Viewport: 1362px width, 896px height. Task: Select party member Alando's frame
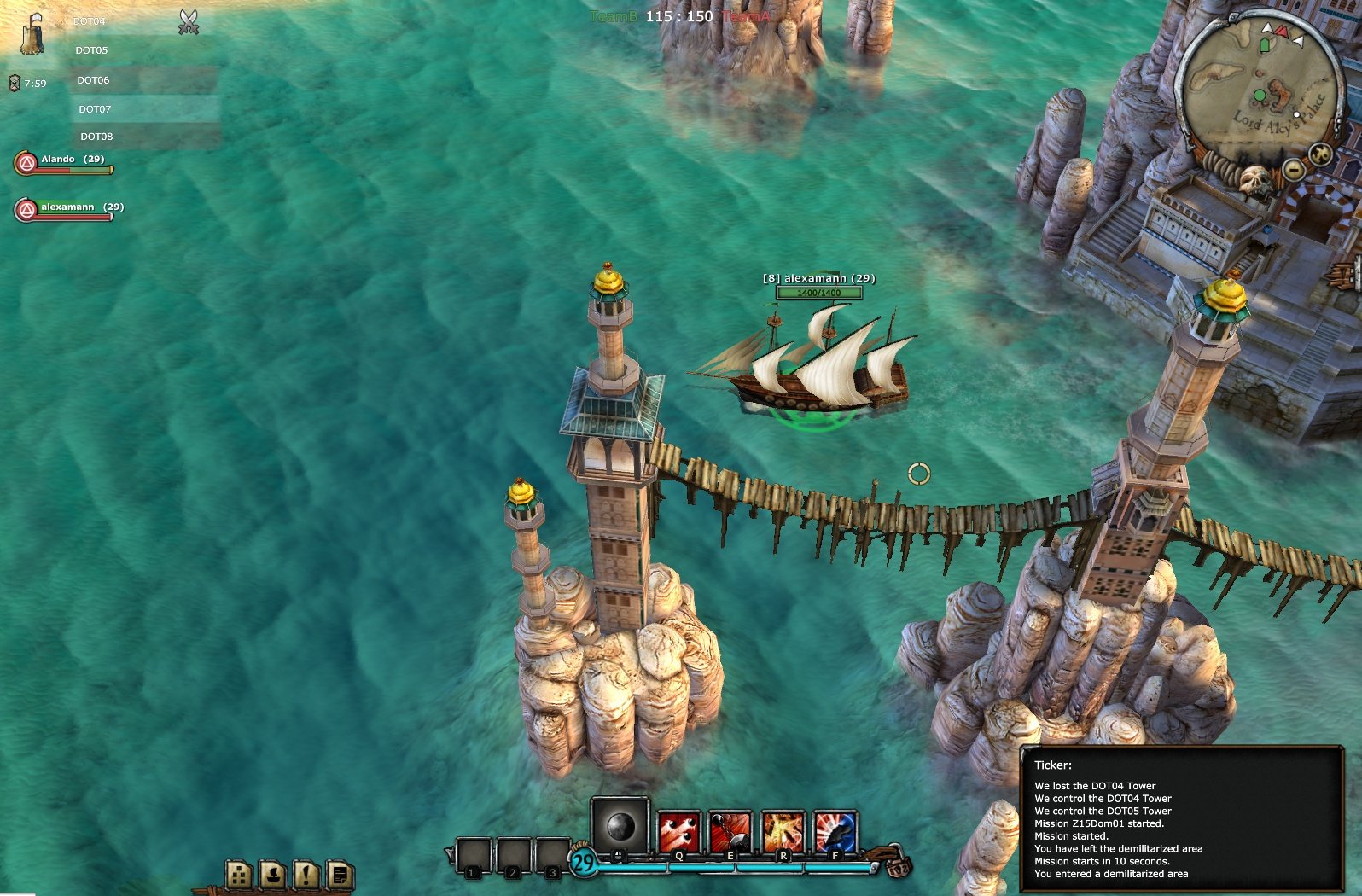[64, 162]
